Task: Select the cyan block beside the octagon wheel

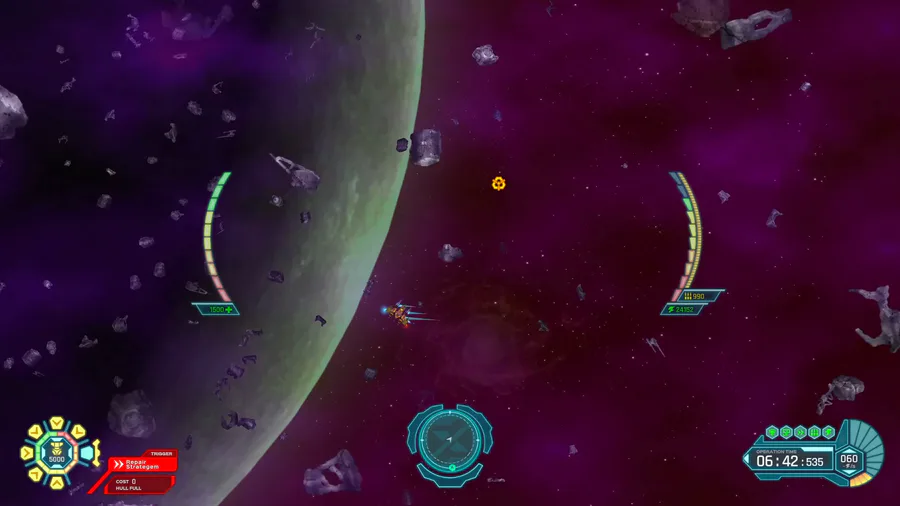Action: coord(87,453)
